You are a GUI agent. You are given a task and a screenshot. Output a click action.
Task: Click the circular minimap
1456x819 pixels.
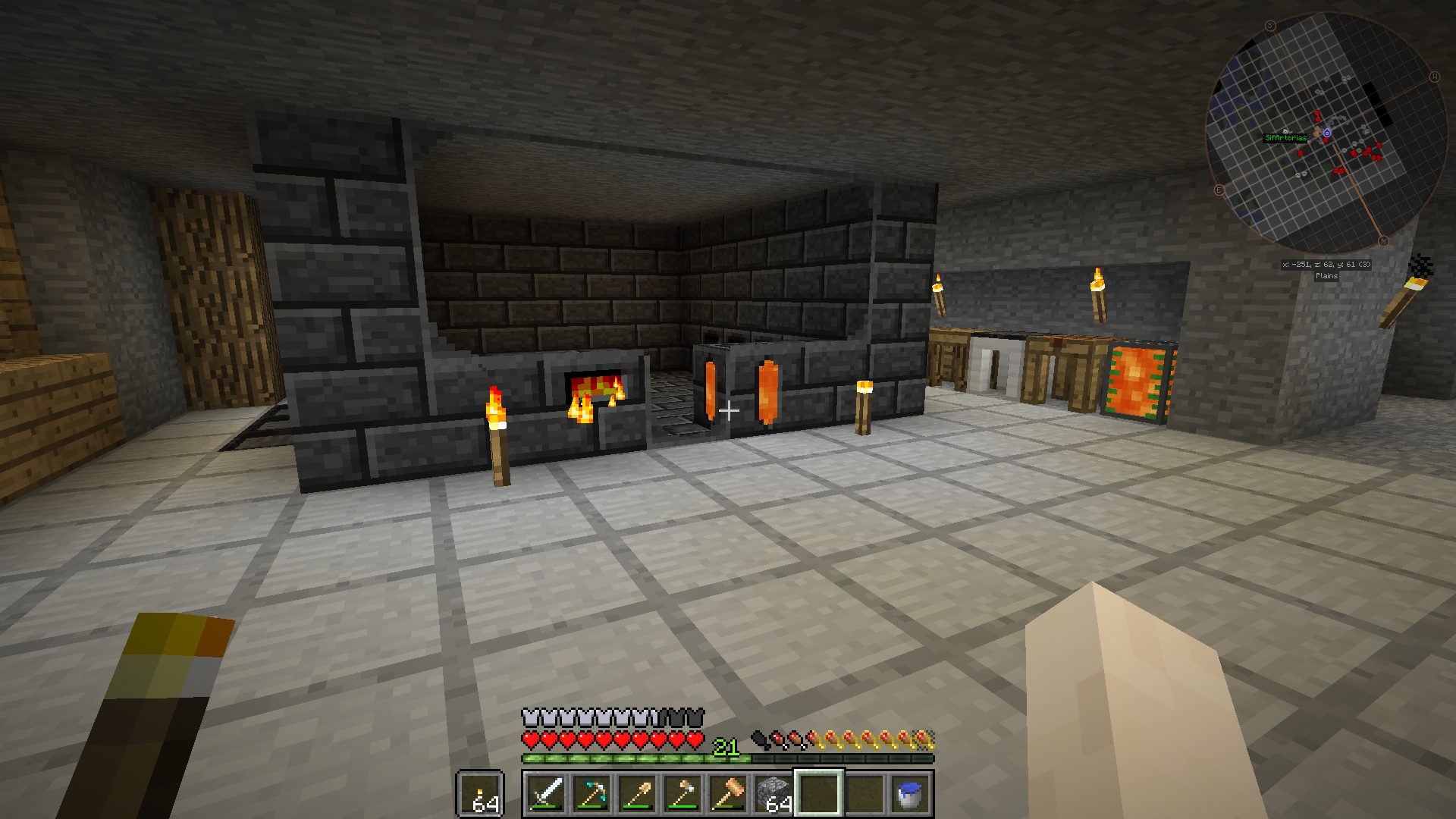point(1326,133)
